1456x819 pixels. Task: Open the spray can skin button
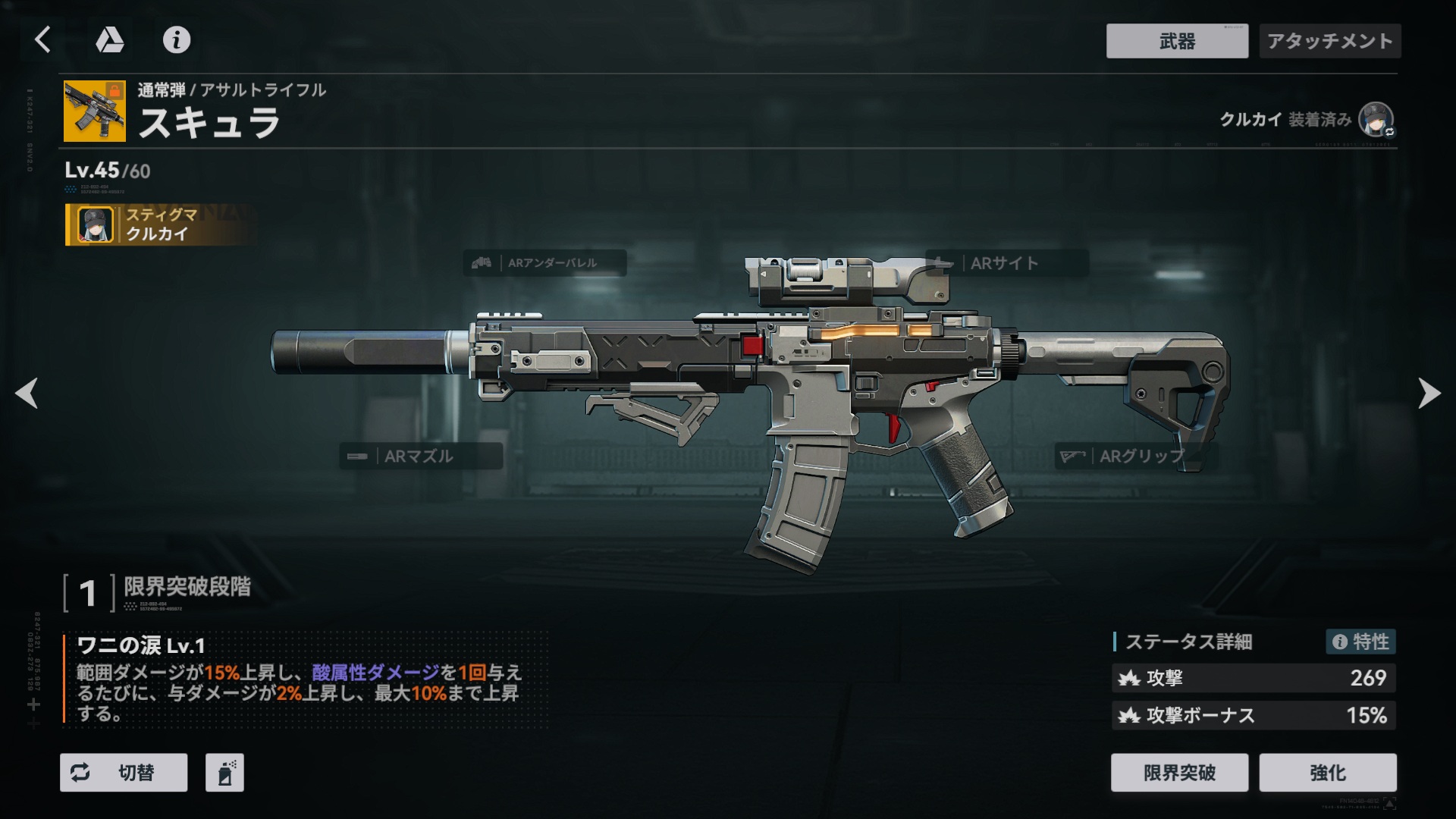[x=224, y=772]
